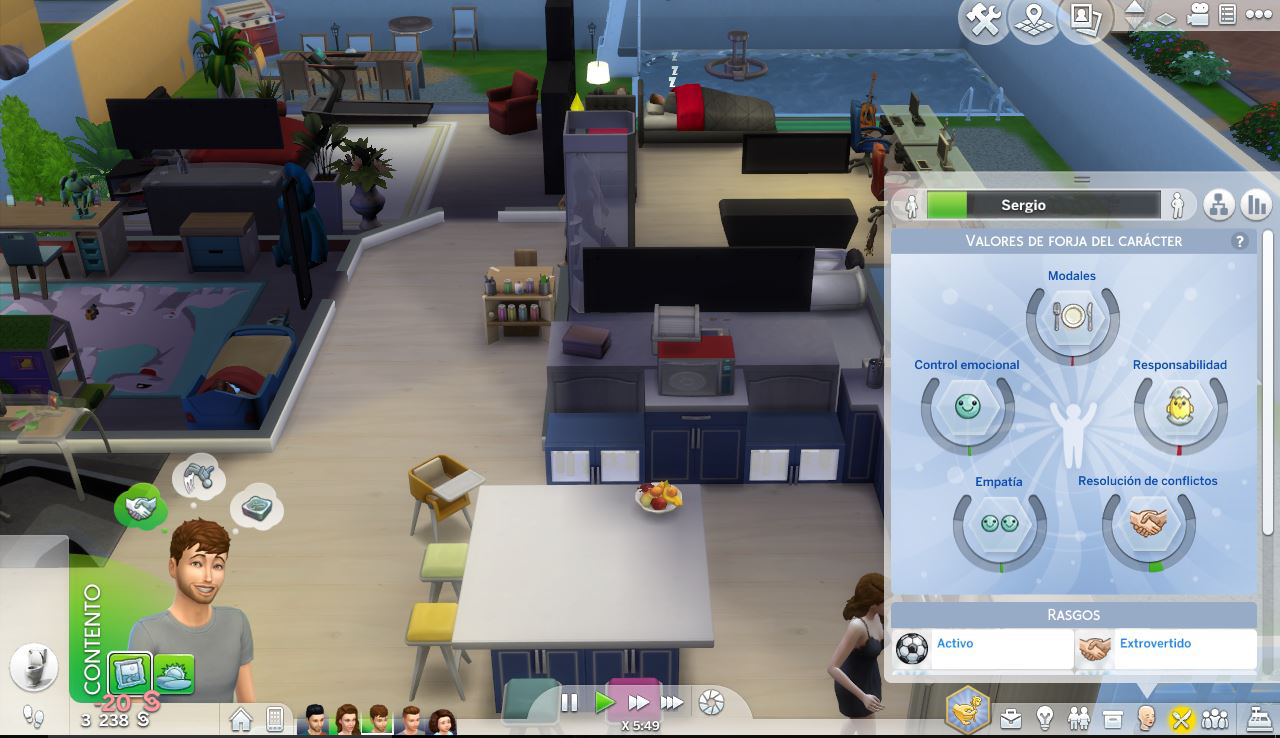The image size is (1280, 738).
Task: Select the Responsabilidad chick icon
Action: [1180, 407]
